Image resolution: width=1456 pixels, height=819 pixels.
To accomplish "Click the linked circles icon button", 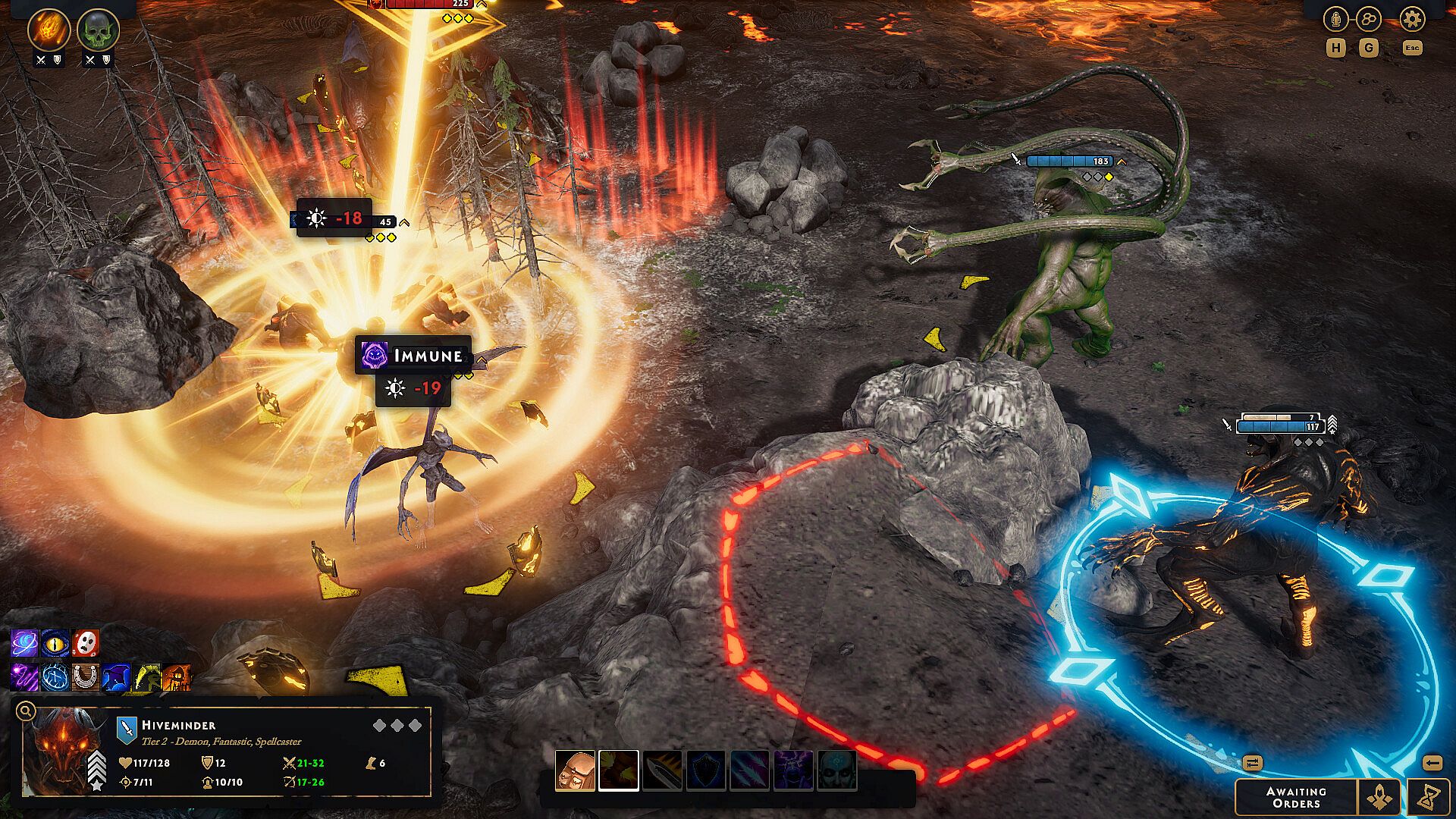I will [x=1370, y=19].
